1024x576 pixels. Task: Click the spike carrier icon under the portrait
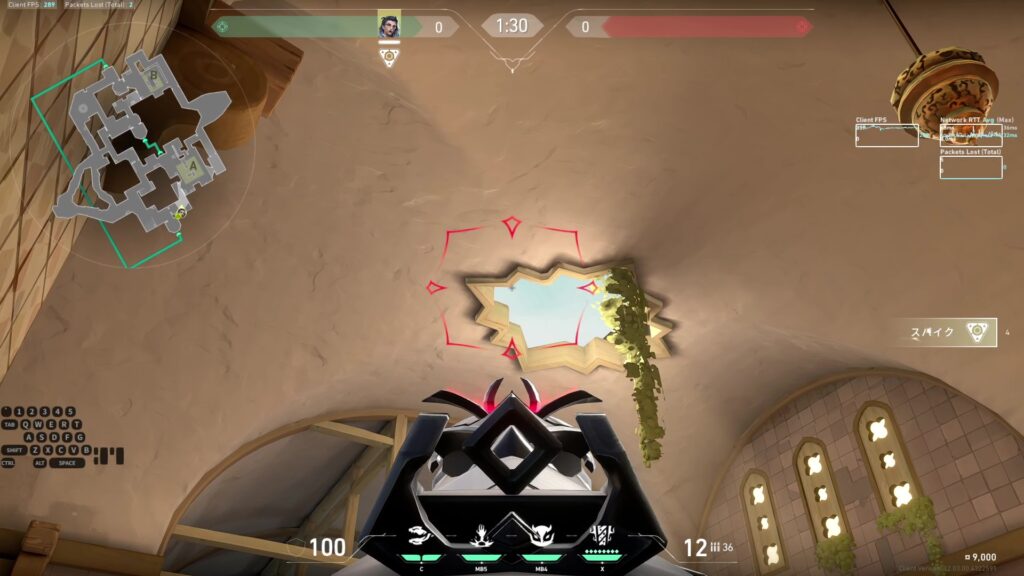[x=390, y=58]
